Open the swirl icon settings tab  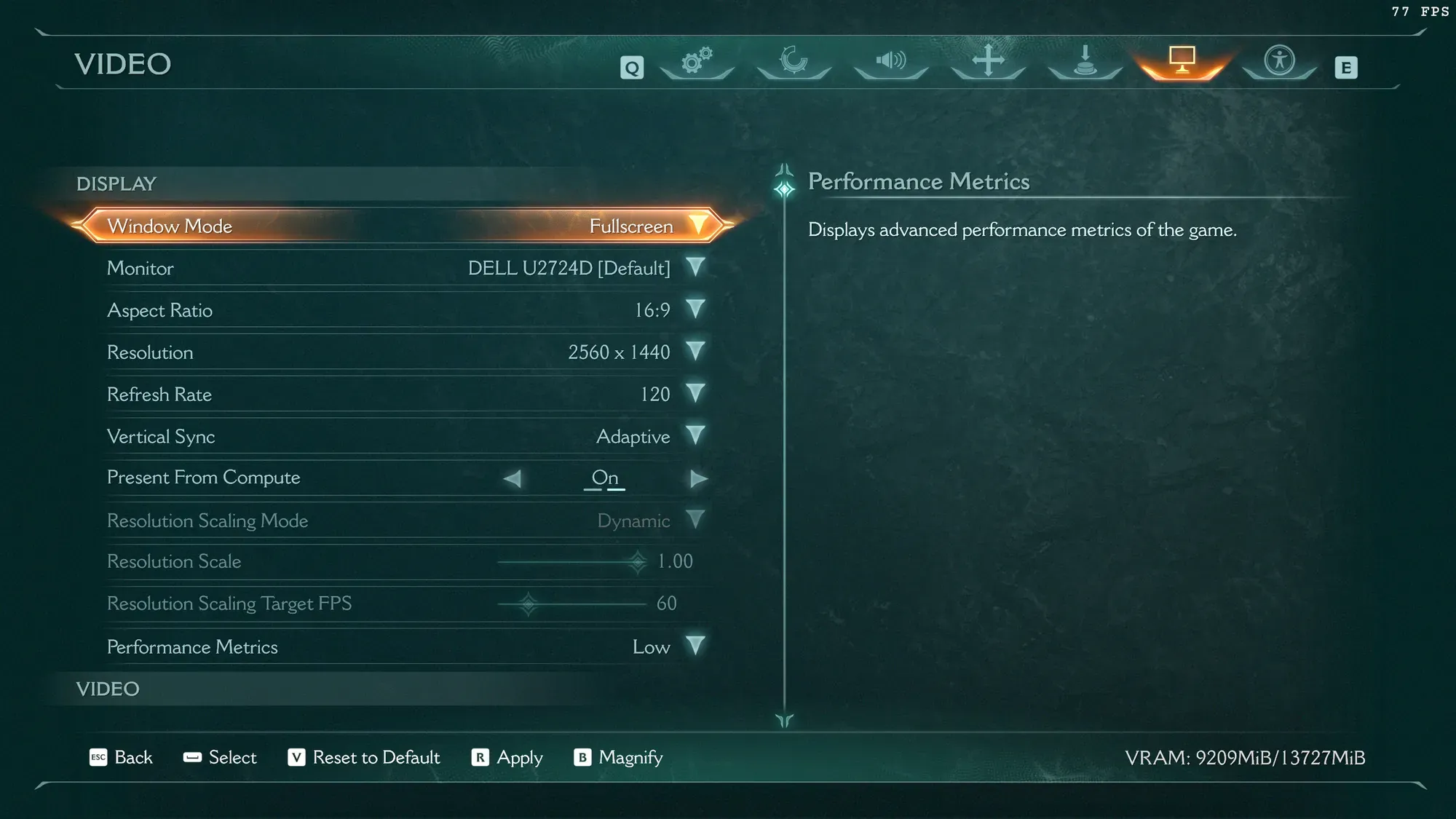pyautogui.click(x=794, y=60)
